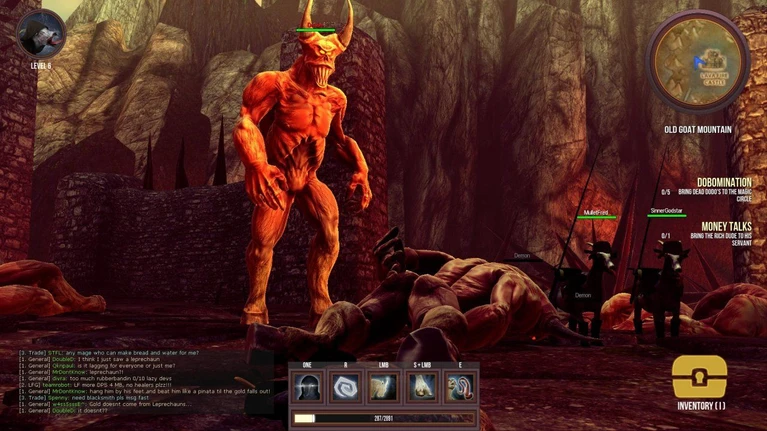767x431 pixels.
Task: Use the white spiral ability
Action: (x=346, y=388)
